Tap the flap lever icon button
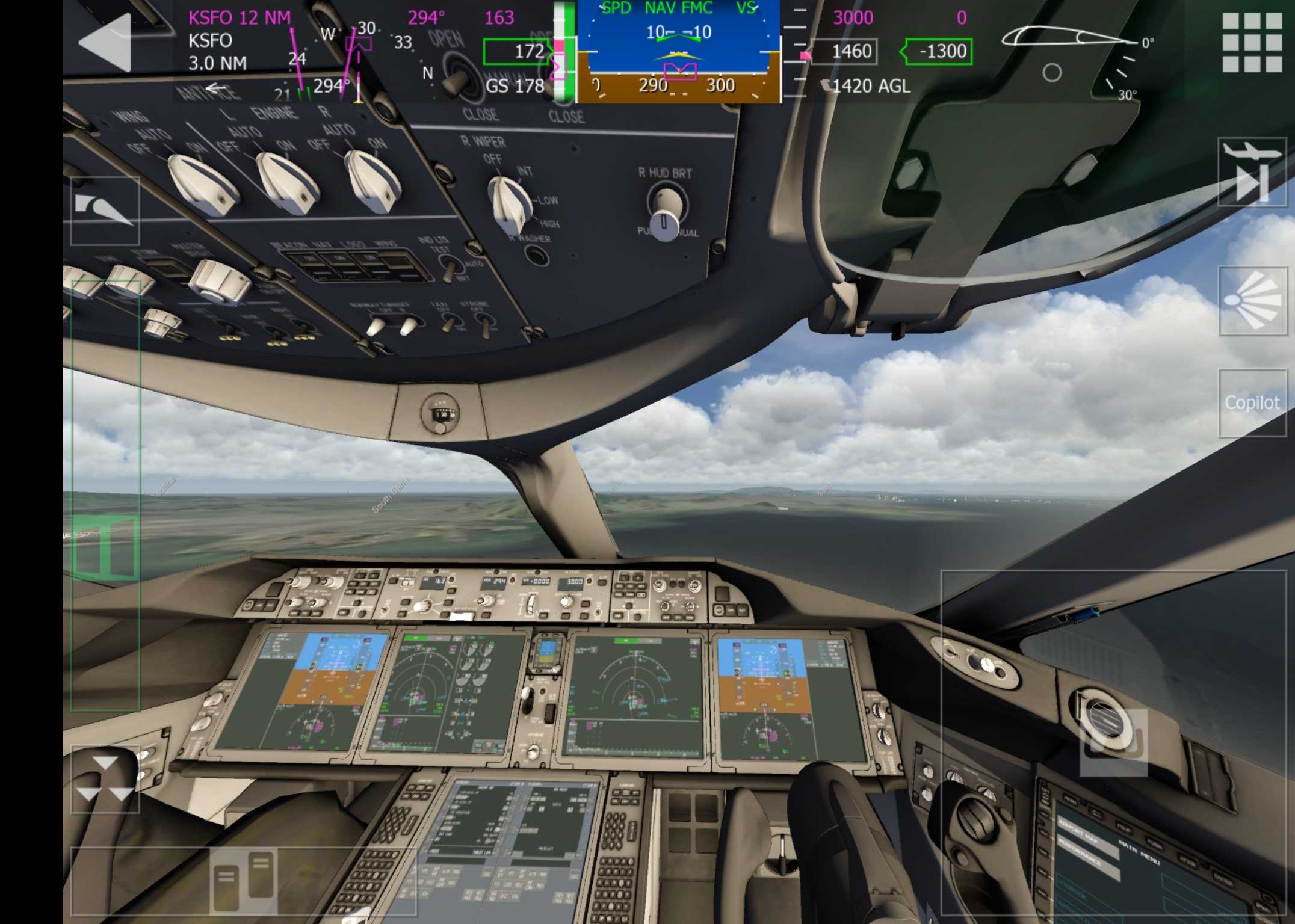The image size is (1295, 924). (x=105, y=211)
